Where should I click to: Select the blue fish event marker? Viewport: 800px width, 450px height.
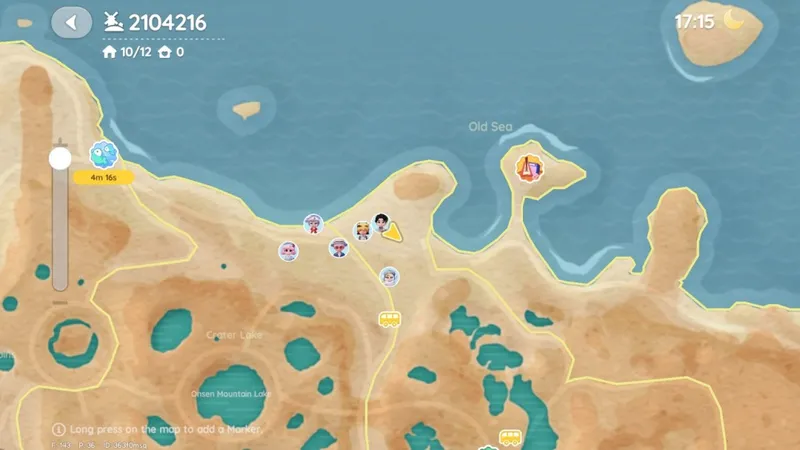[x=103, y=154]
